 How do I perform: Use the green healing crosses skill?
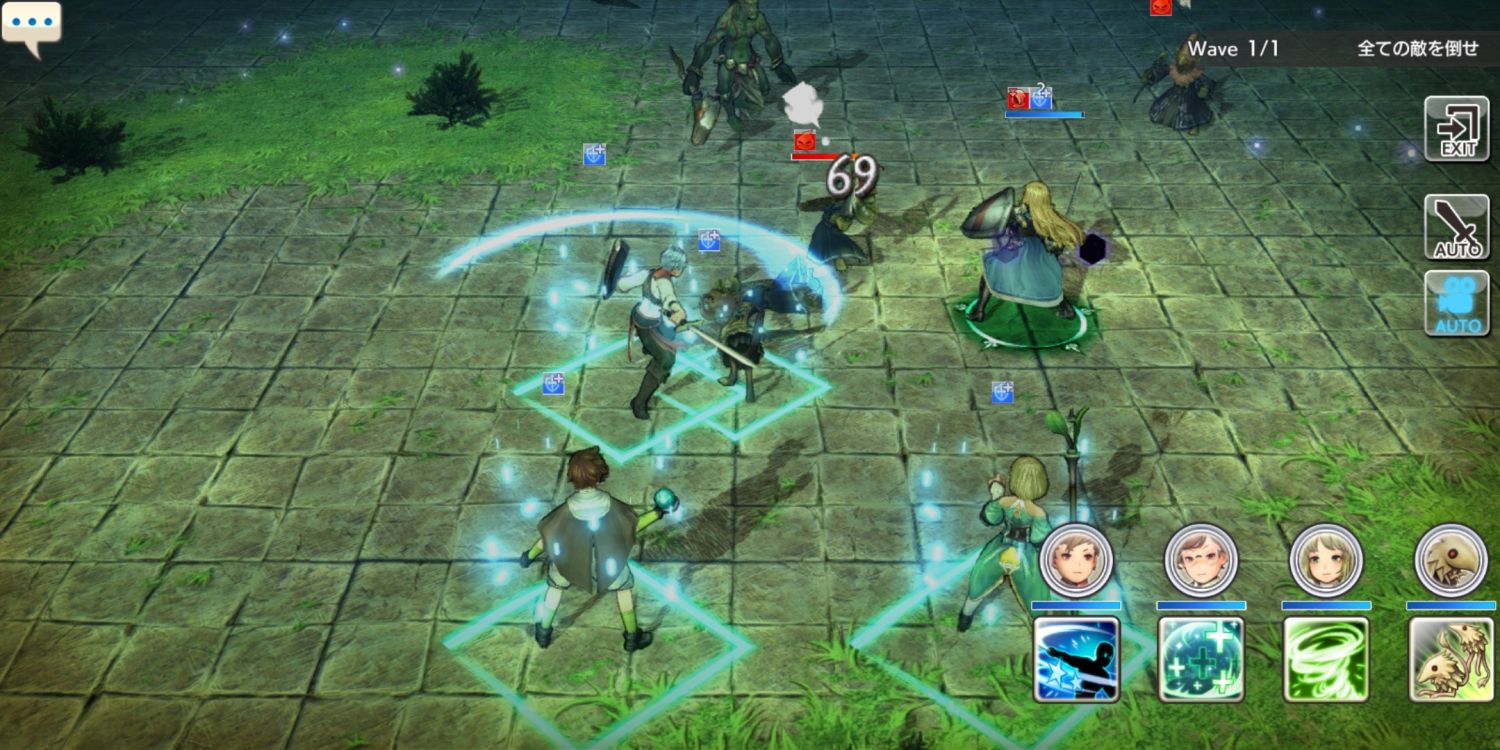pos(1201,659)
